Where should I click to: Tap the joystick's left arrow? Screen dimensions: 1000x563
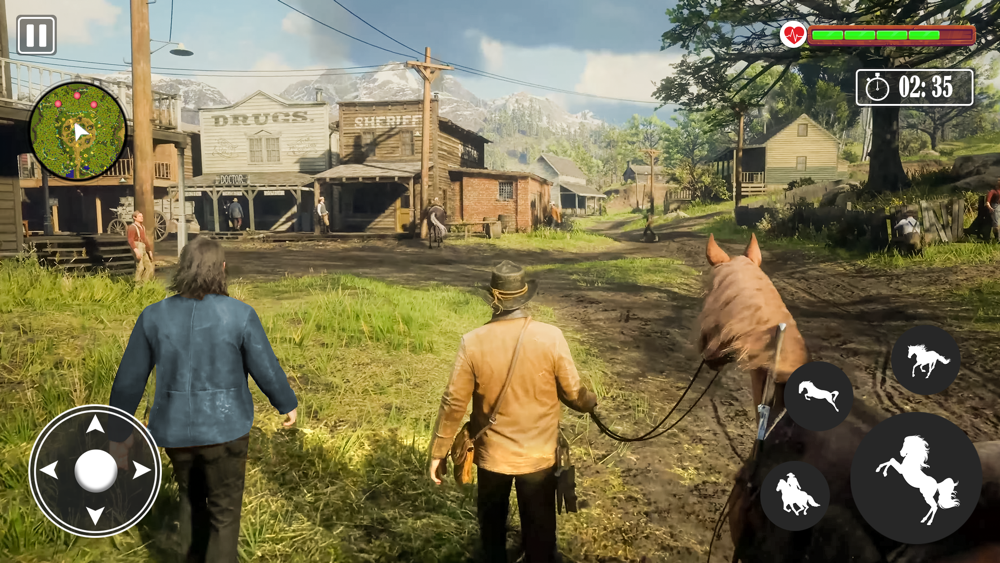point(49,470)
